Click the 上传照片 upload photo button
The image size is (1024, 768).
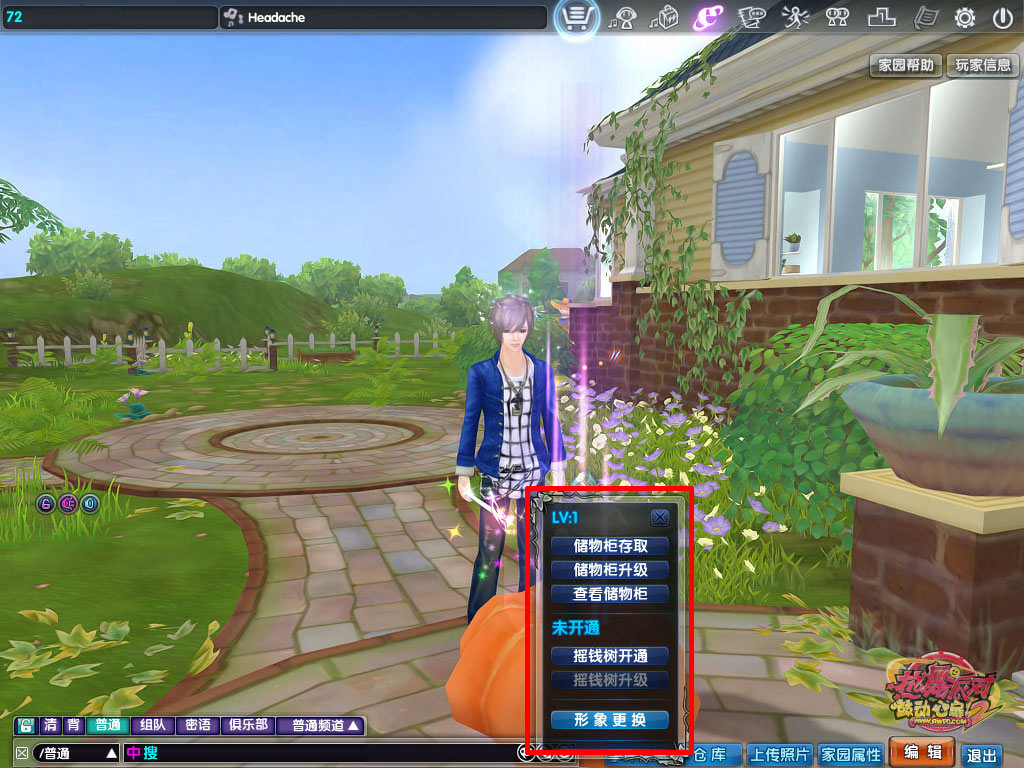coord(780,755)
